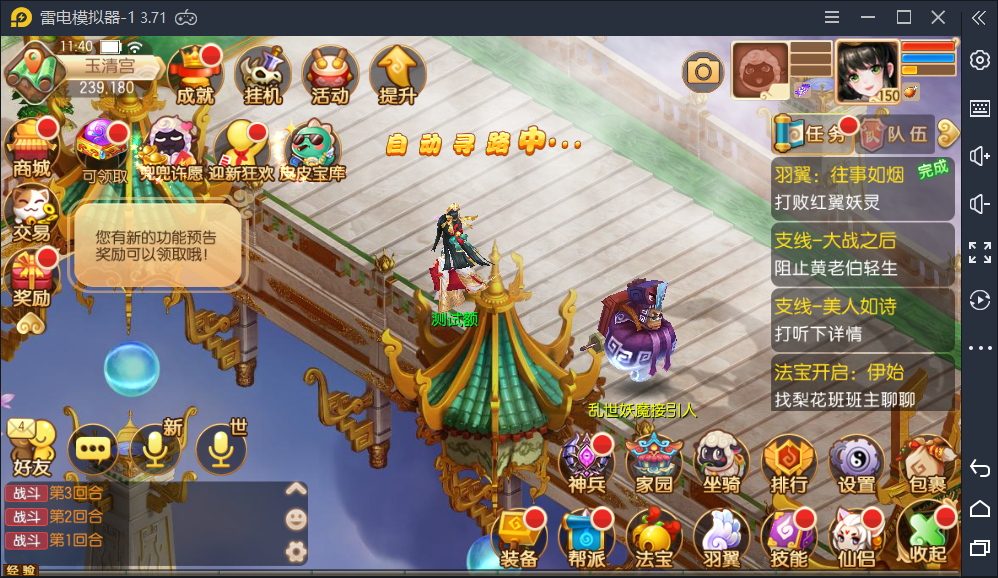Click the camera screenshot button
The width and height of the screenshot is (998, 578).
[703, 70]
